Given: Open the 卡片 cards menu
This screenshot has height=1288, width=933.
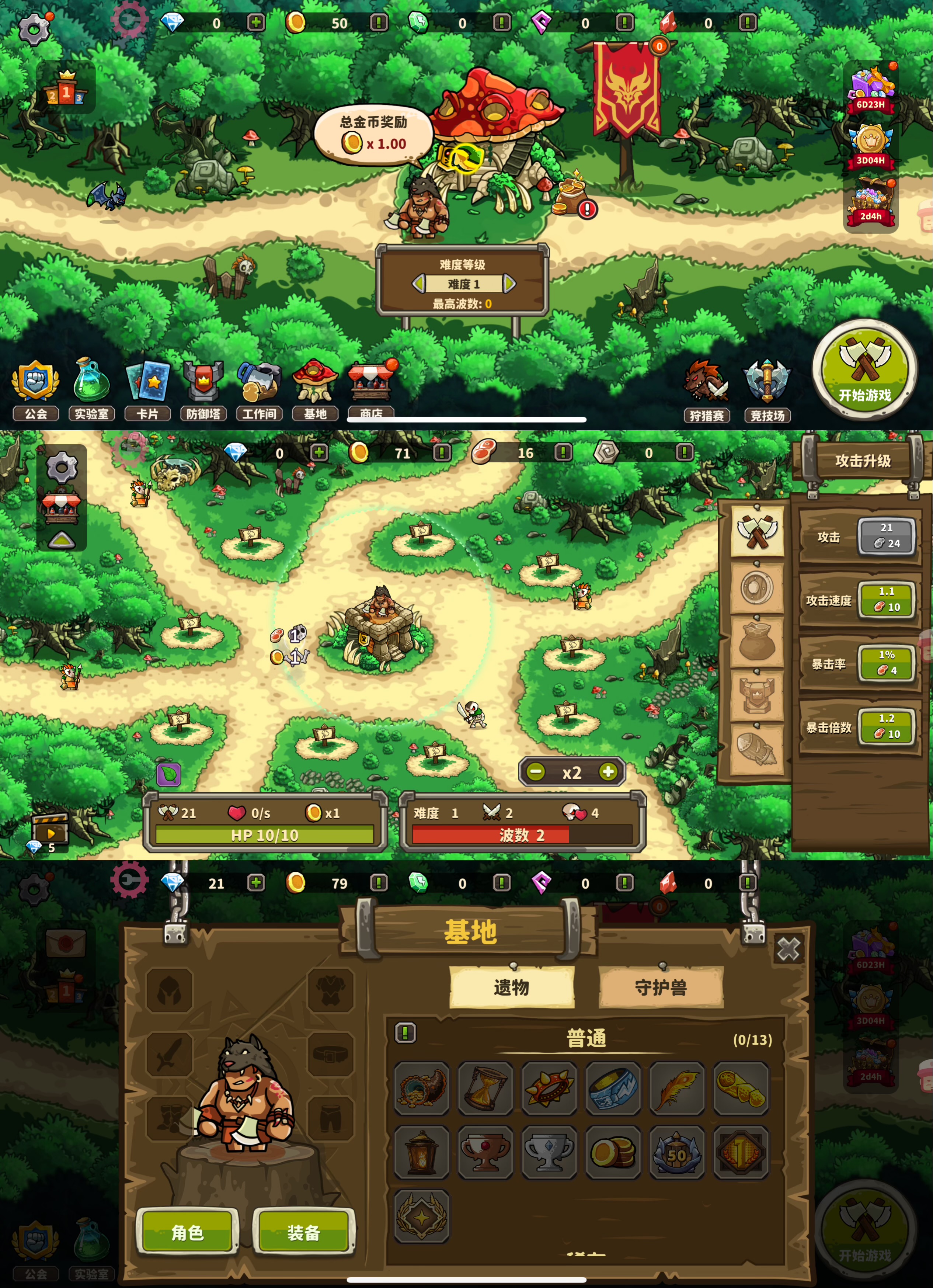Looking at the screenshot, I should pyautogui.click(x=148, y=388).
